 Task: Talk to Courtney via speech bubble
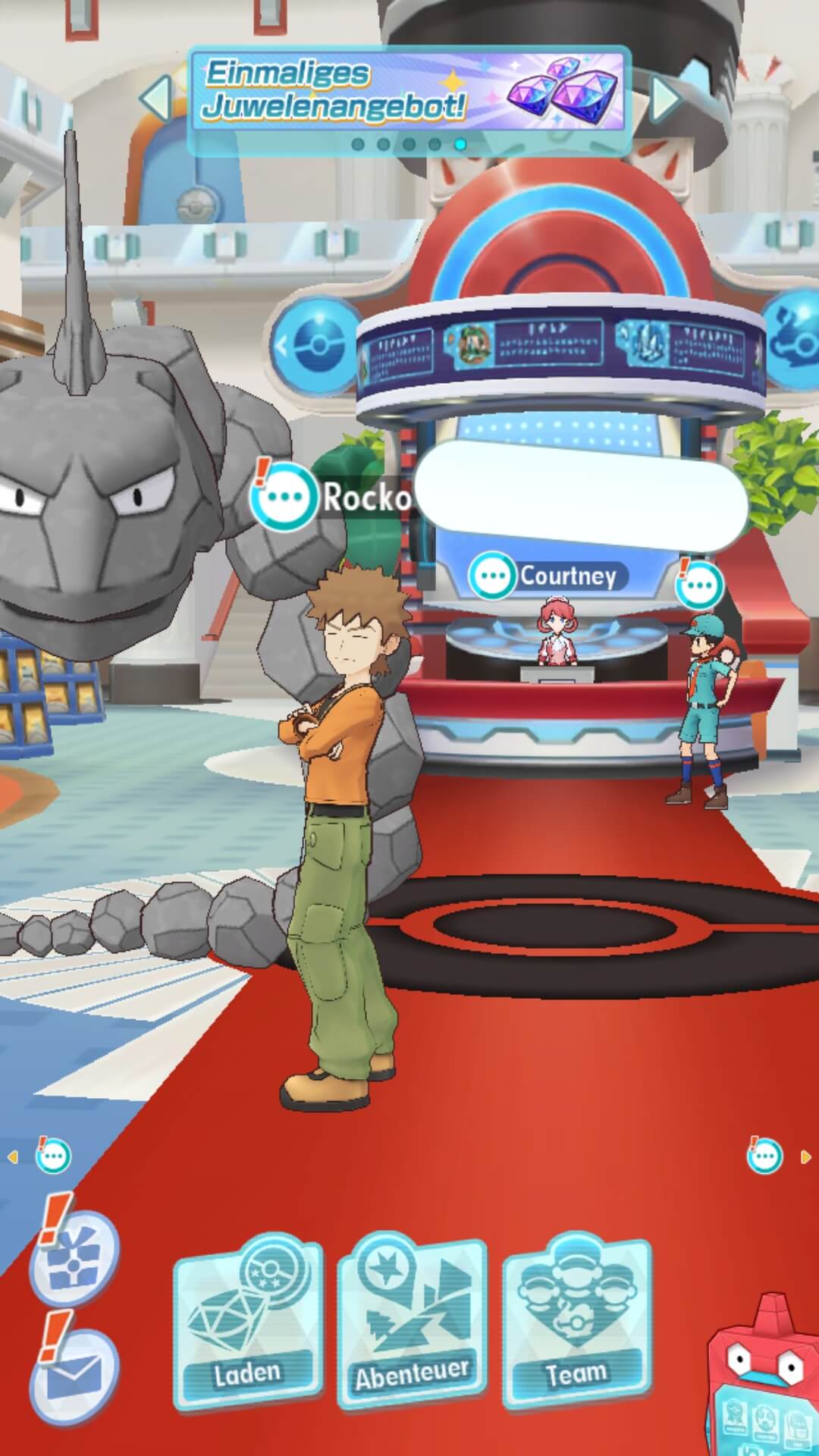[493, 576]
